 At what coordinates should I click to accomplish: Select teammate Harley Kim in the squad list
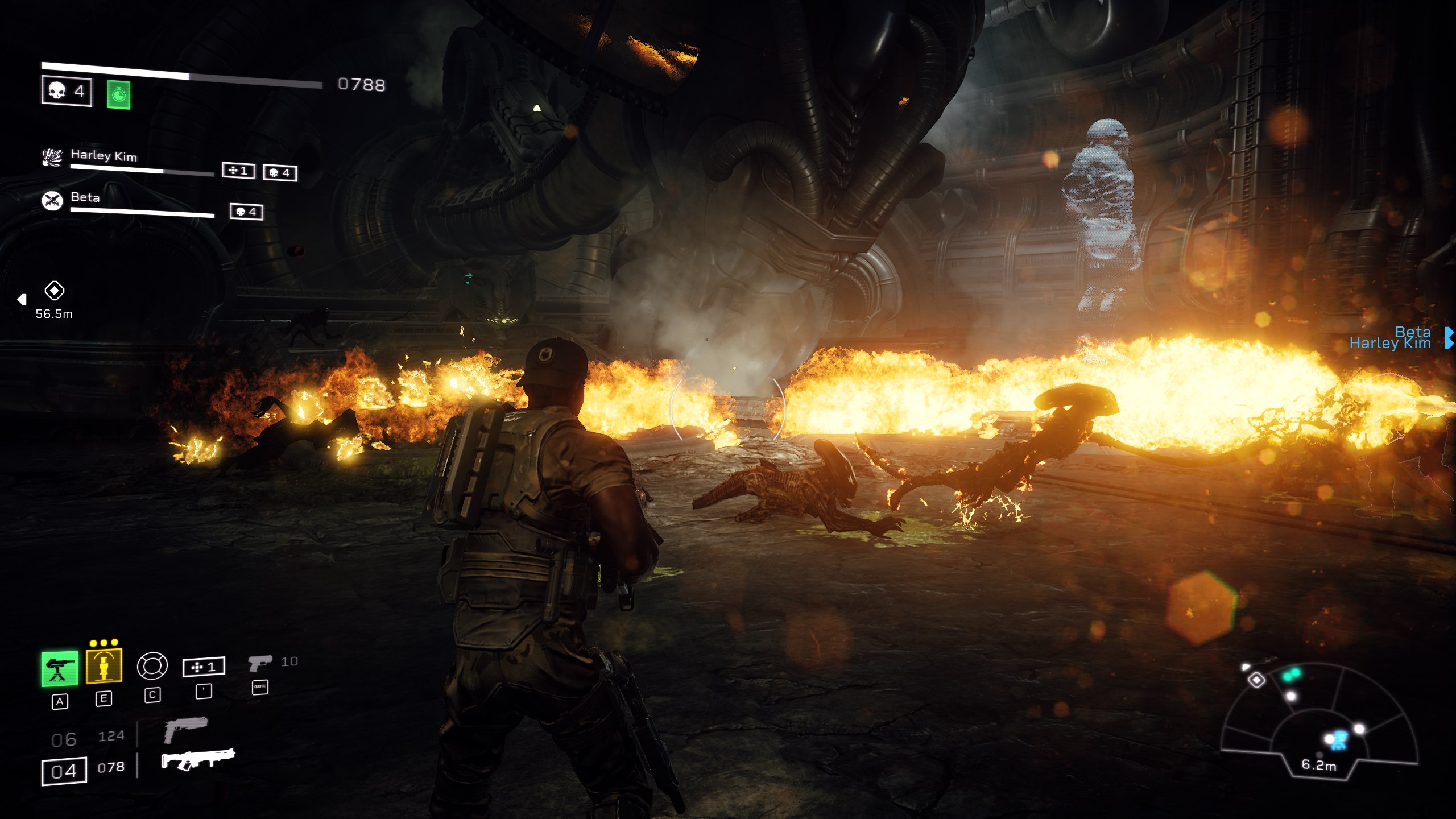pos(104,155)
